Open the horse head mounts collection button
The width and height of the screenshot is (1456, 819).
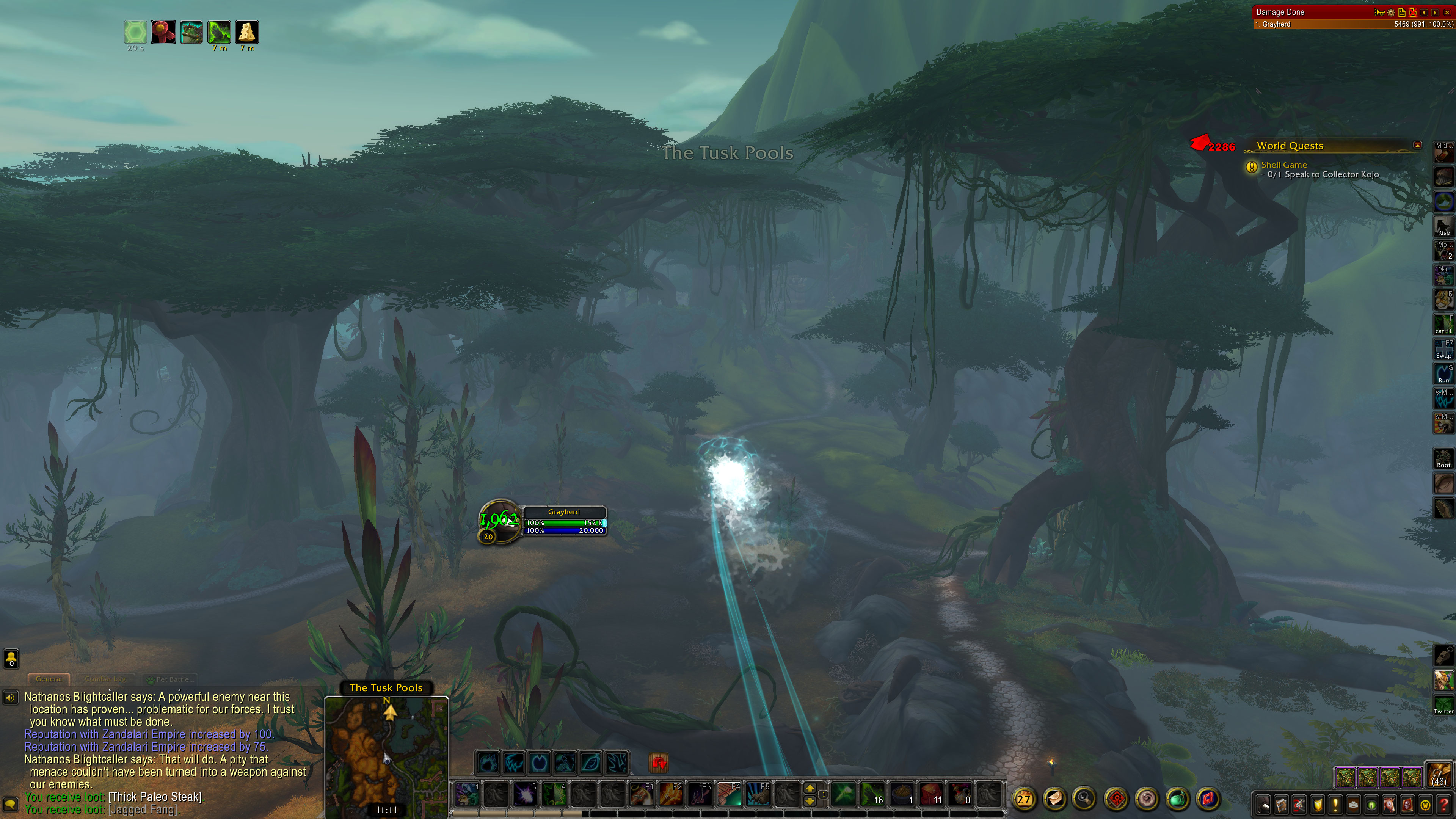point(1389,804)
